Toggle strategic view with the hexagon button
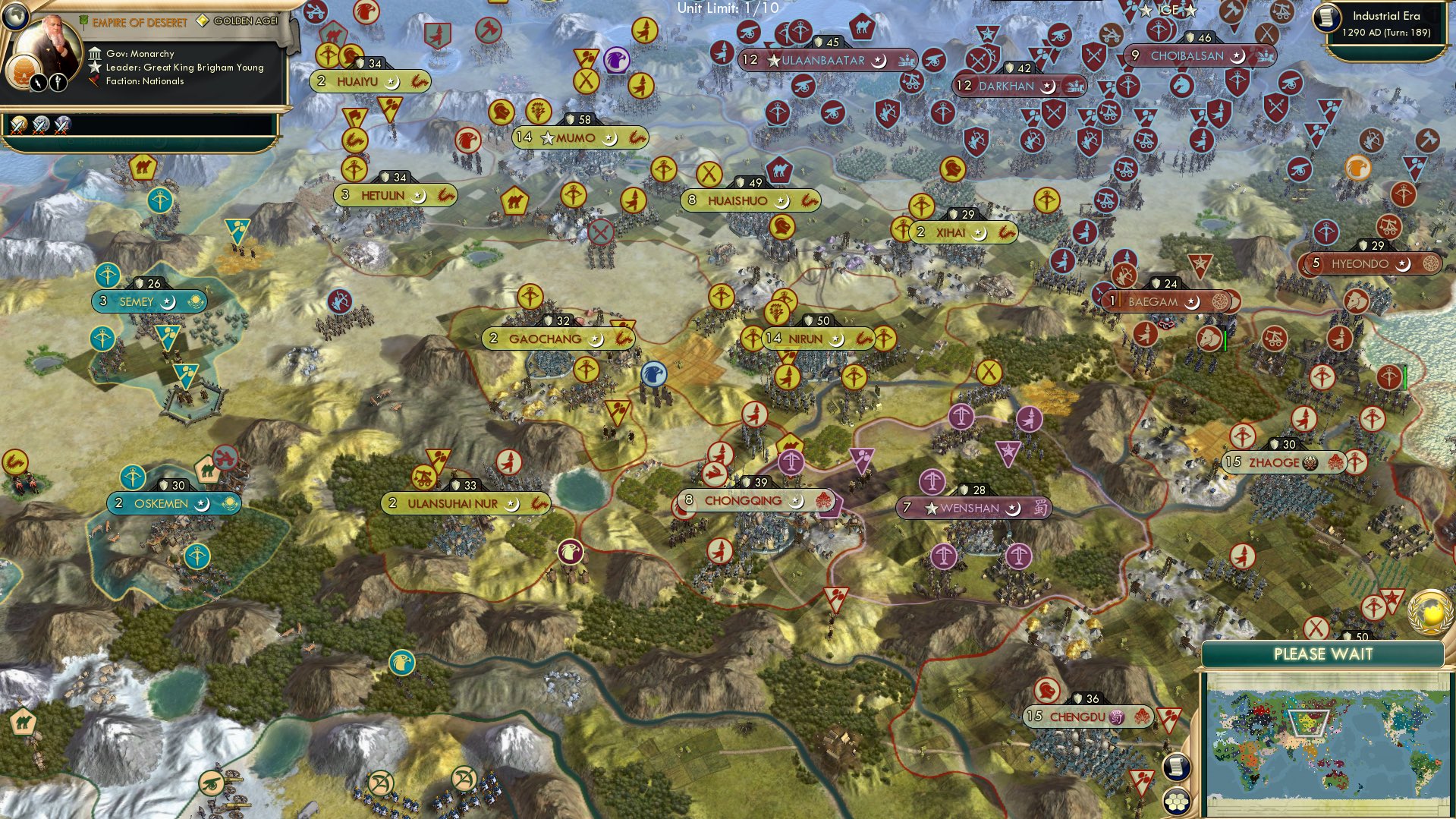Screen dimensions: 1456x819 [1175, 802]
